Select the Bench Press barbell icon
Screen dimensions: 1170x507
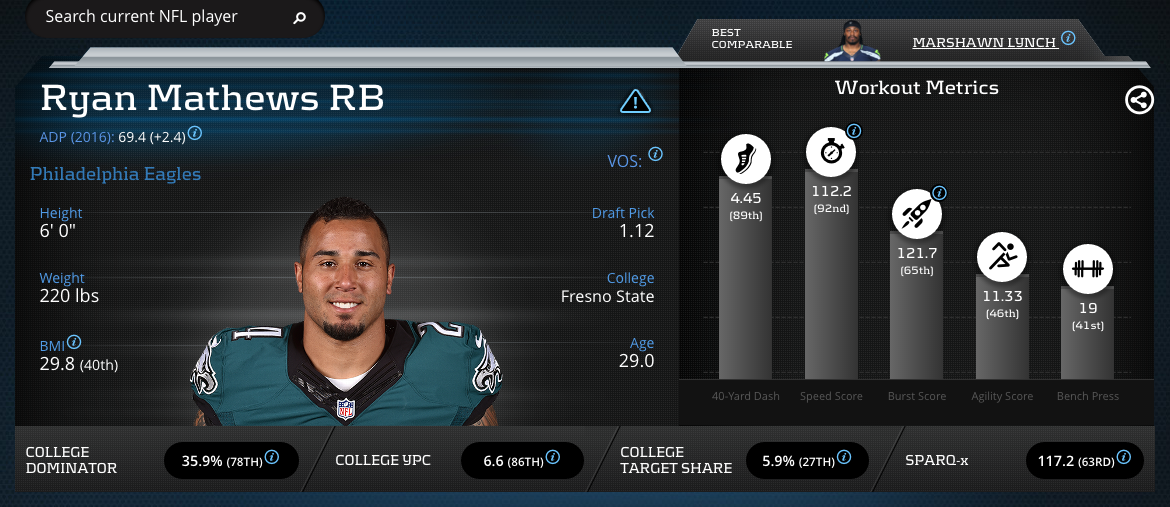coord(1087,268)
